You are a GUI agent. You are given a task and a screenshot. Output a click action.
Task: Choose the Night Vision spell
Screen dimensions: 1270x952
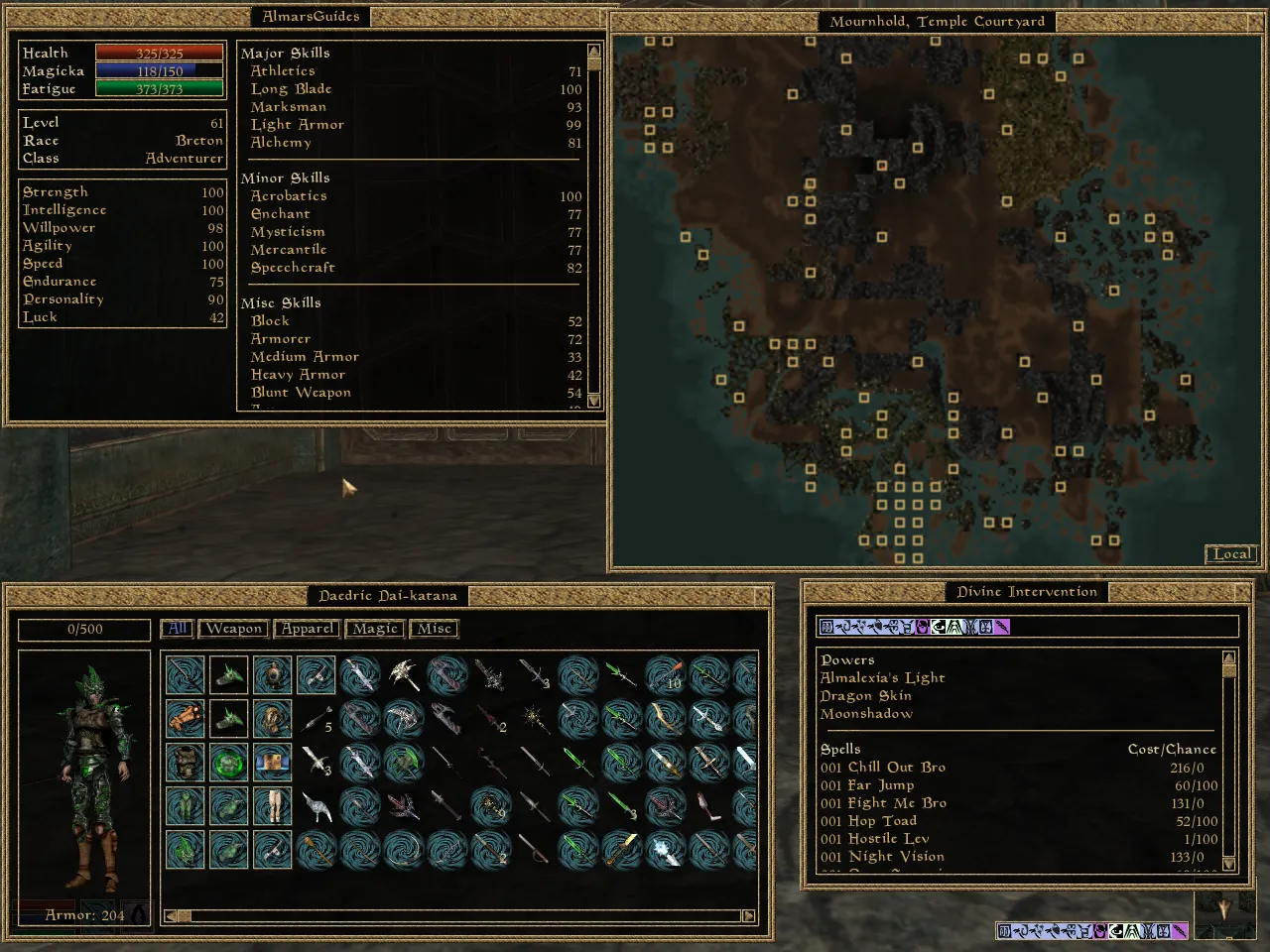point(896,857)
